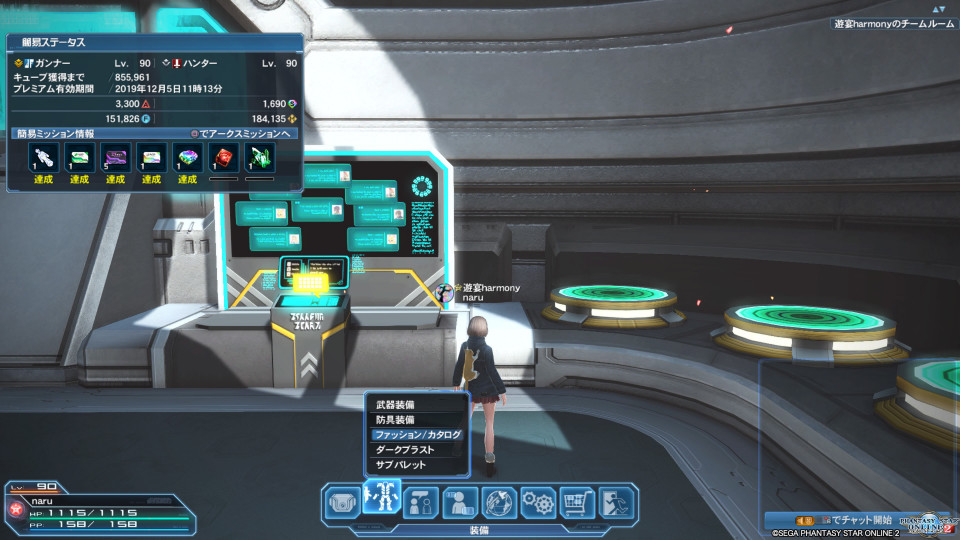Open the item pack bag icon
Viewport: 960px width, 540px height.
[x=342, y=502]
